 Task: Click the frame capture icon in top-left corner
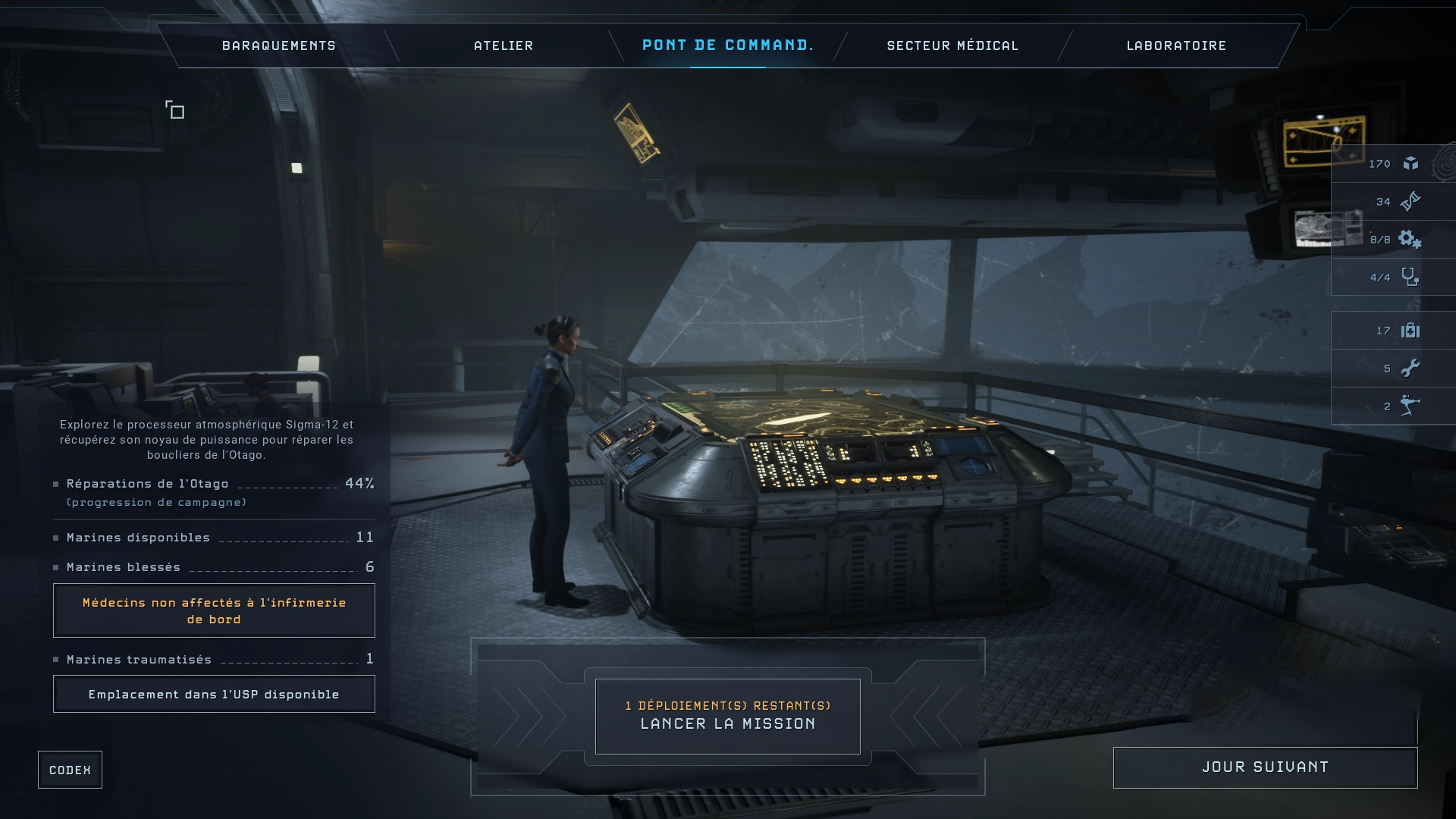[175, 110]
